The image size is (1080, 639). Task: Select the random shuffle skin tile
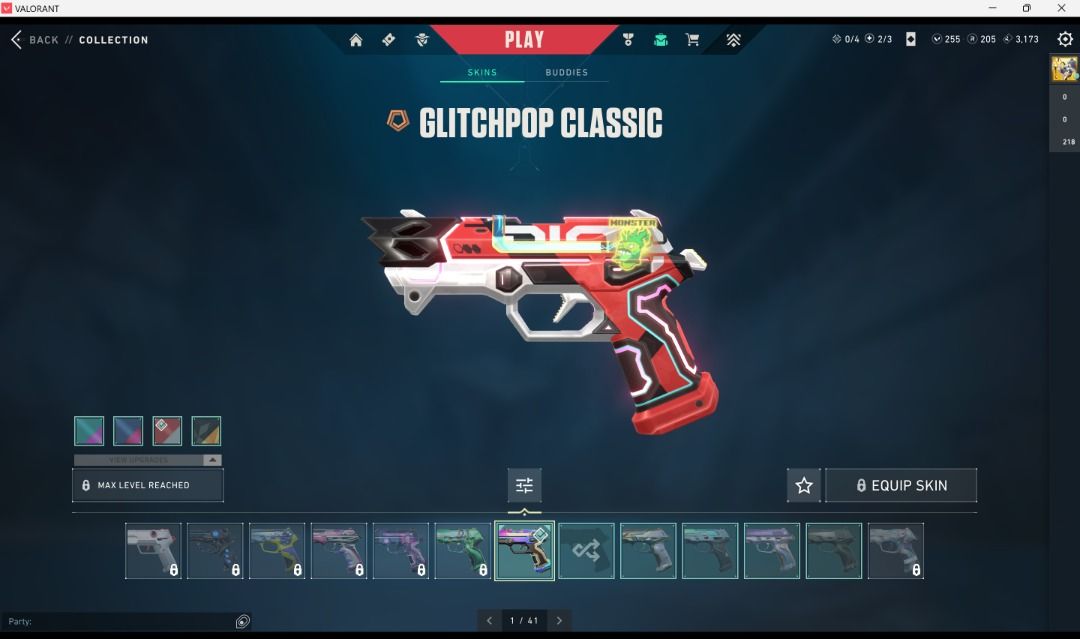coord(586,551)
